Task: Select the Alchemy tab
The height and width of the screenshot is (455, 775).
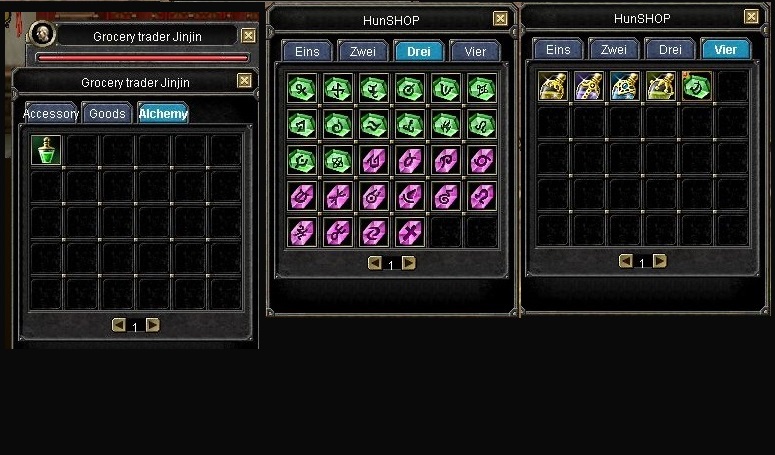Action: click(162, 114)
